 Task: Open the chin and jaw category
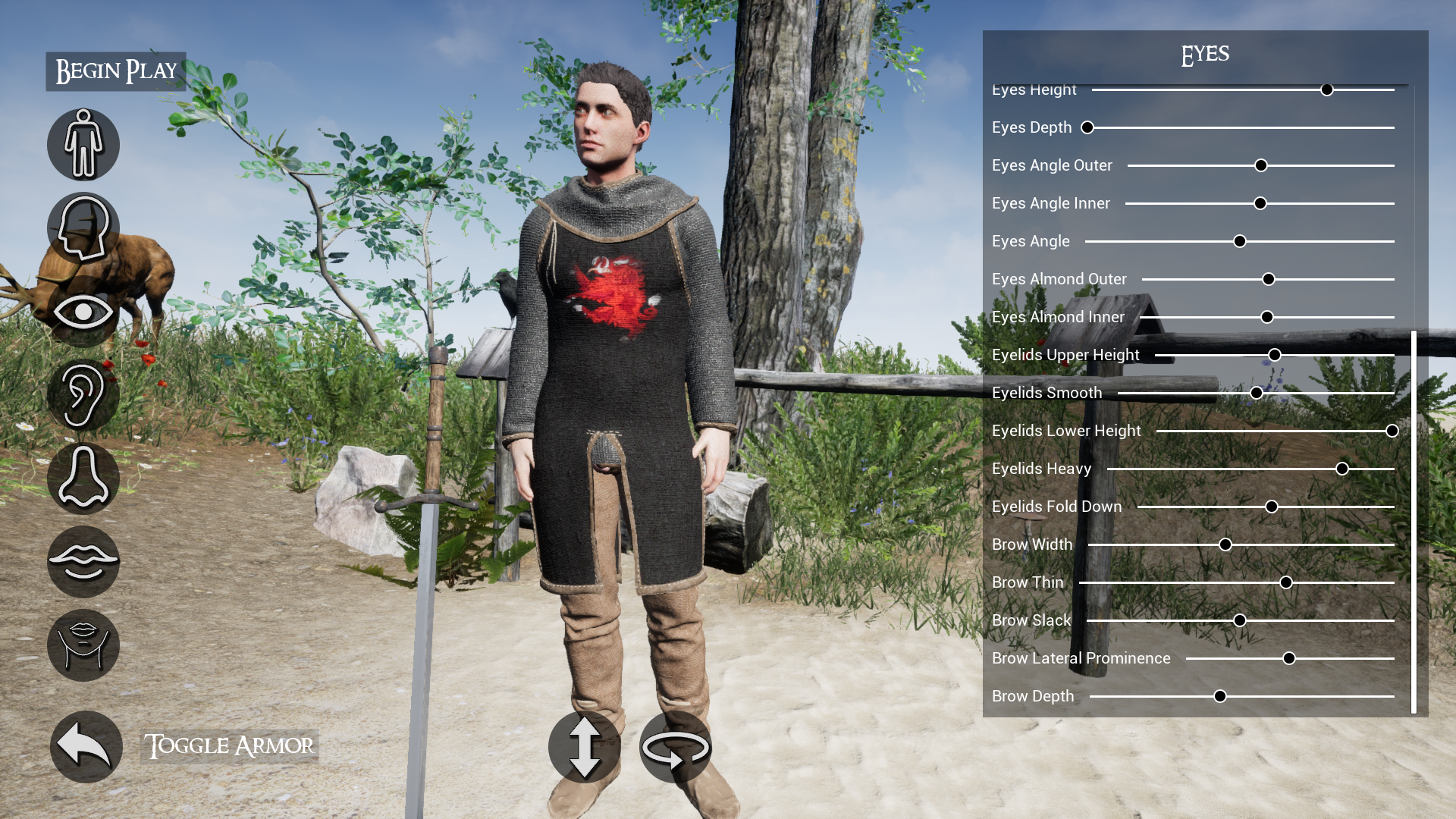(x=83, y=645)
